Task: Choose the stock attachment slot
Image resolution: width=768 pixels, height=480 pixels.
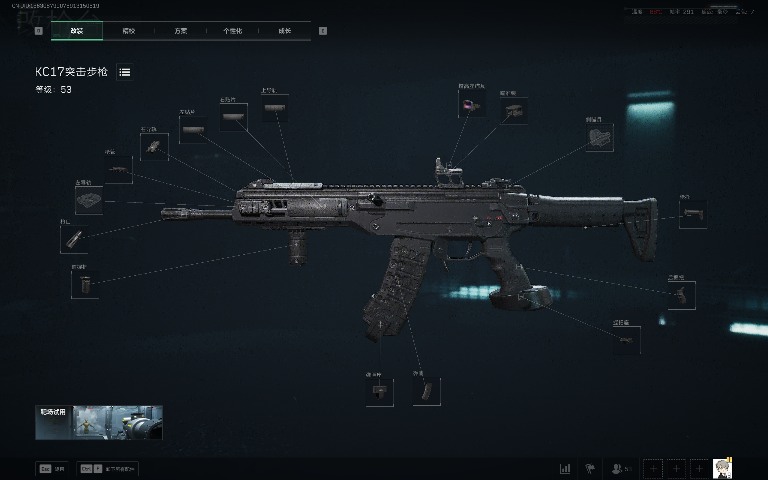Action: 692,214
